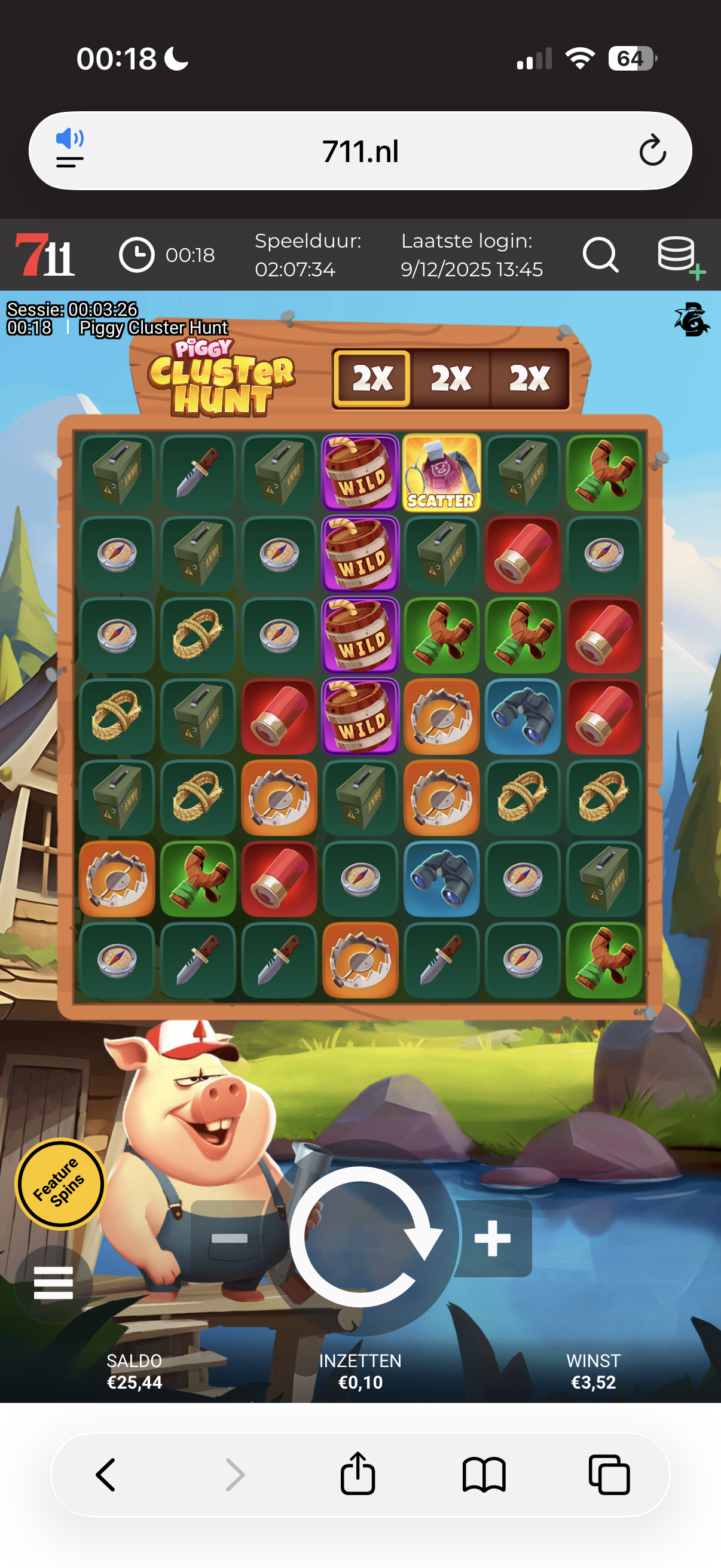Tap the browser back arrow
Screen dimensions: 721x1568
[x=106, y=1474]
